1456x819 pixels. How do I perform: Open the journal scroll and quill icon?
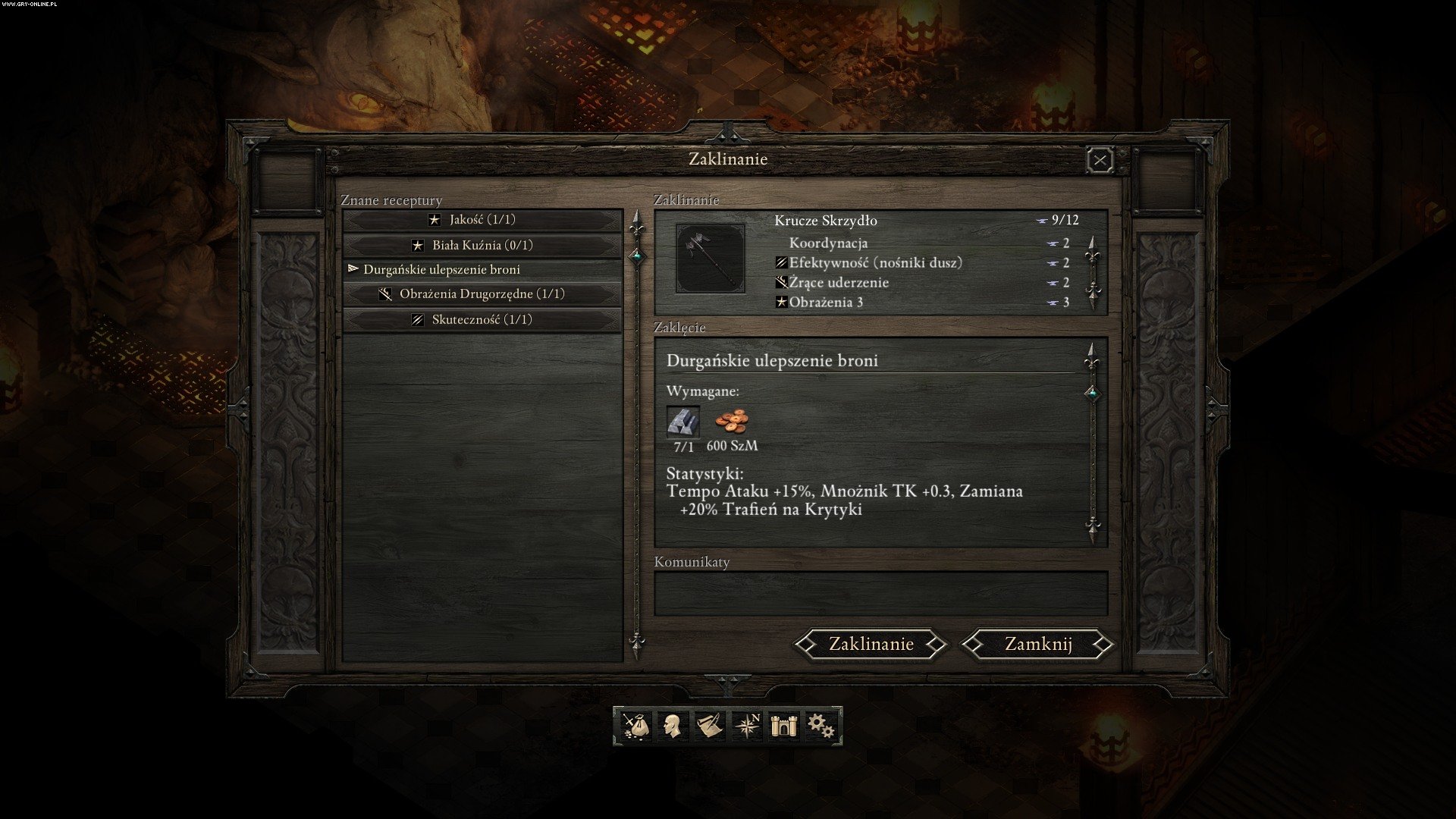708,726
